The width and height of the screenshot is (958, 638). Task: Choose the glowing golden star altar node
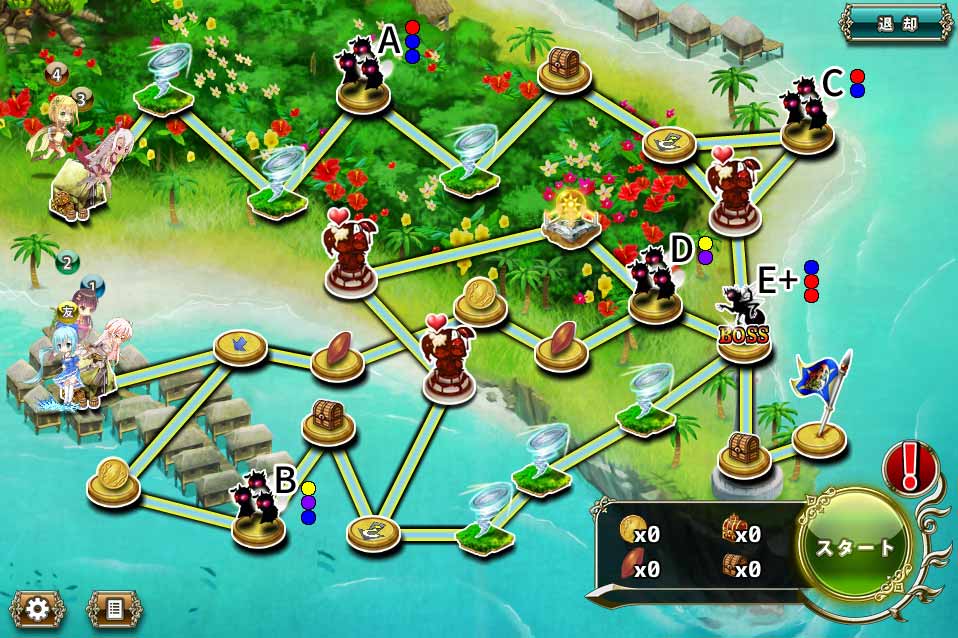tap(571, 219)
